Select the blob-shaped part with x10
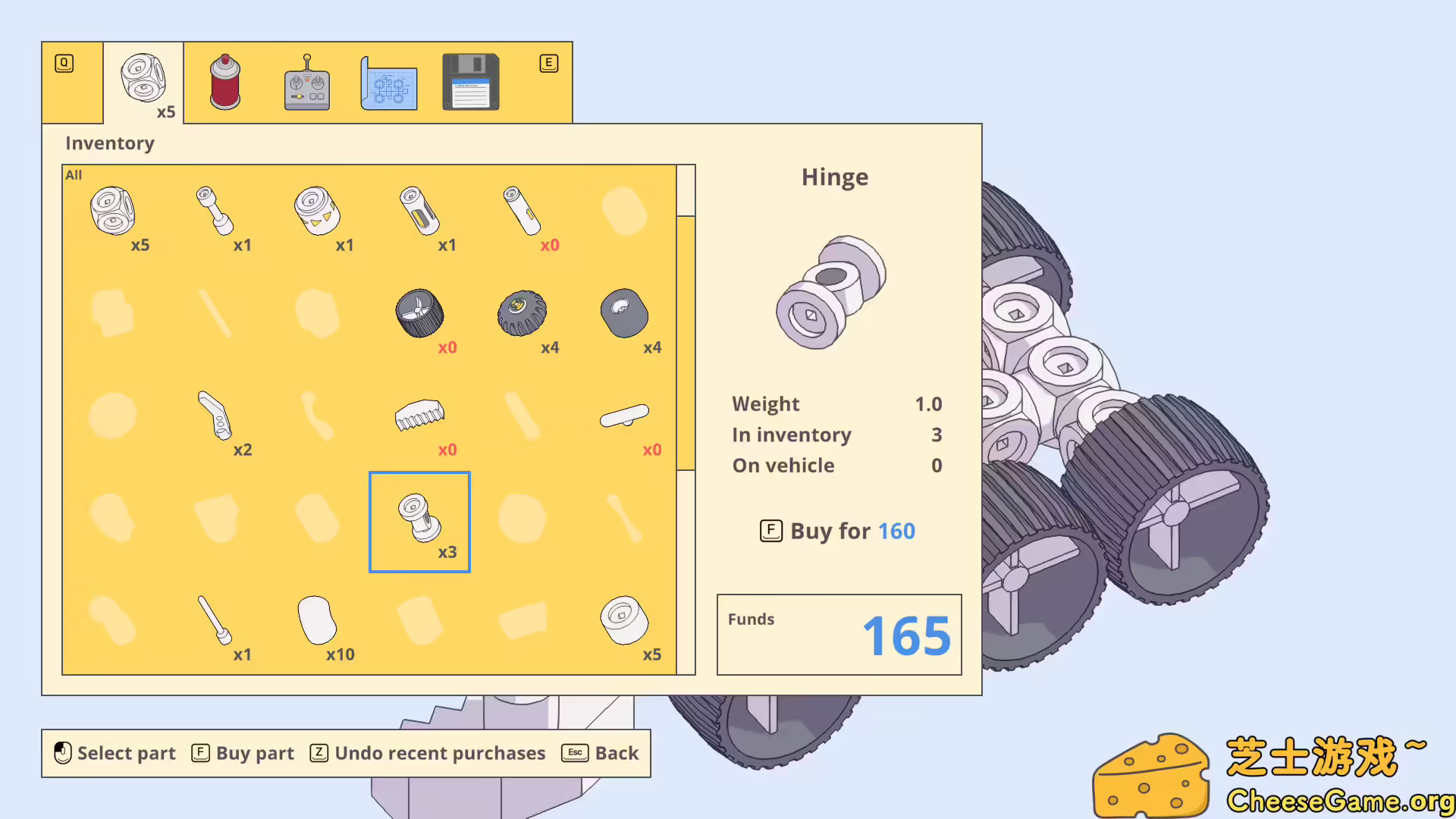Screen dimensions: 1456x819 pyautogui.click(x=317, y=620)
